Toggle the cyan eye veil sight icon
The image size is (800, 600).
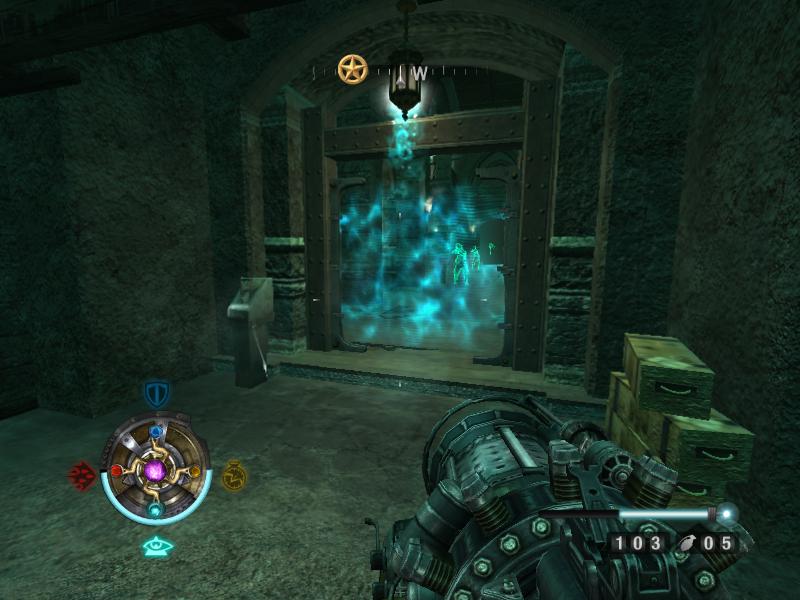click(156, 546)
